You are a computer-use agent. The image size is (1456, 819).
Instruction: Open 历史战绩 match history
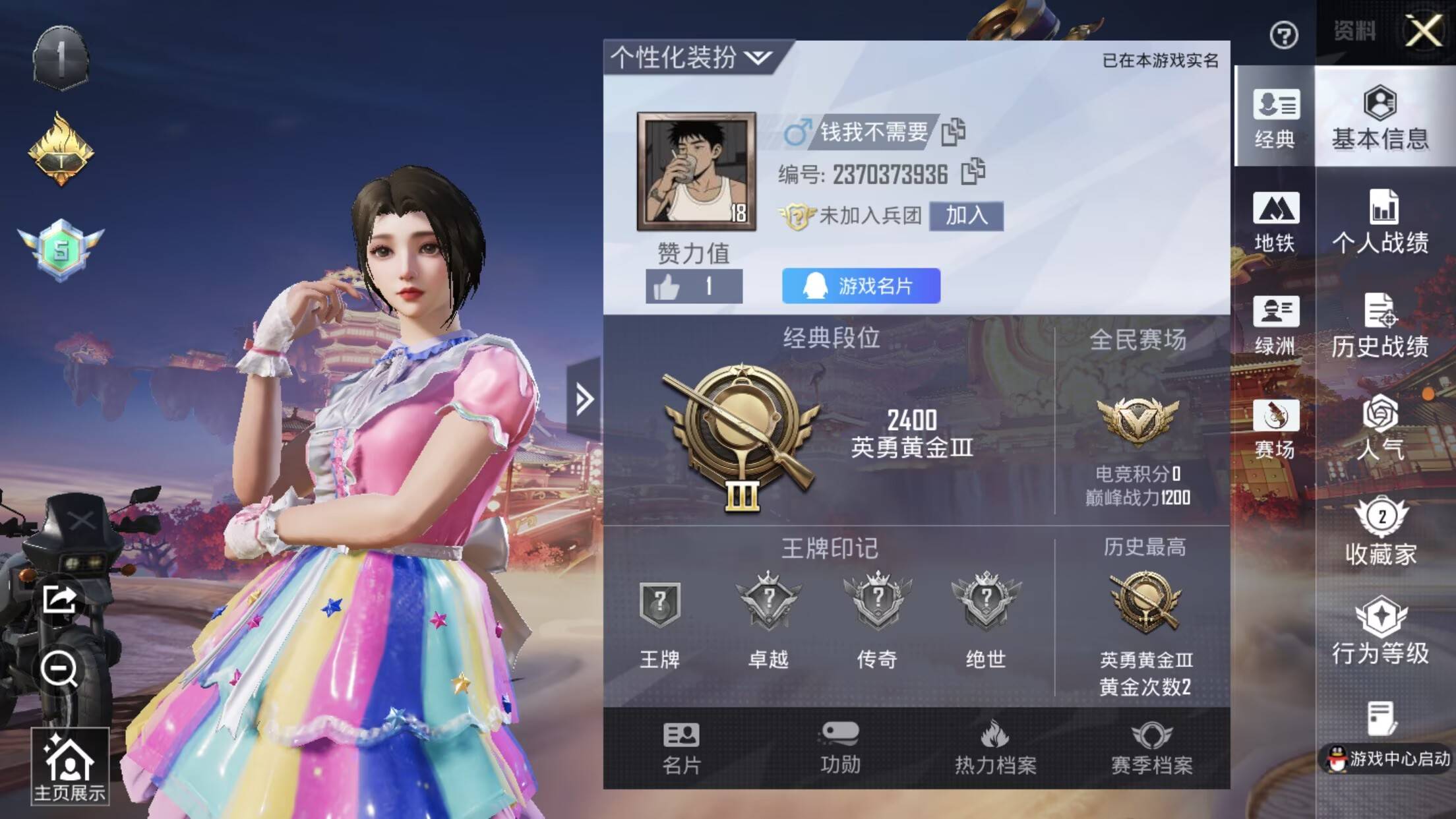click(x=1380, y=324)
